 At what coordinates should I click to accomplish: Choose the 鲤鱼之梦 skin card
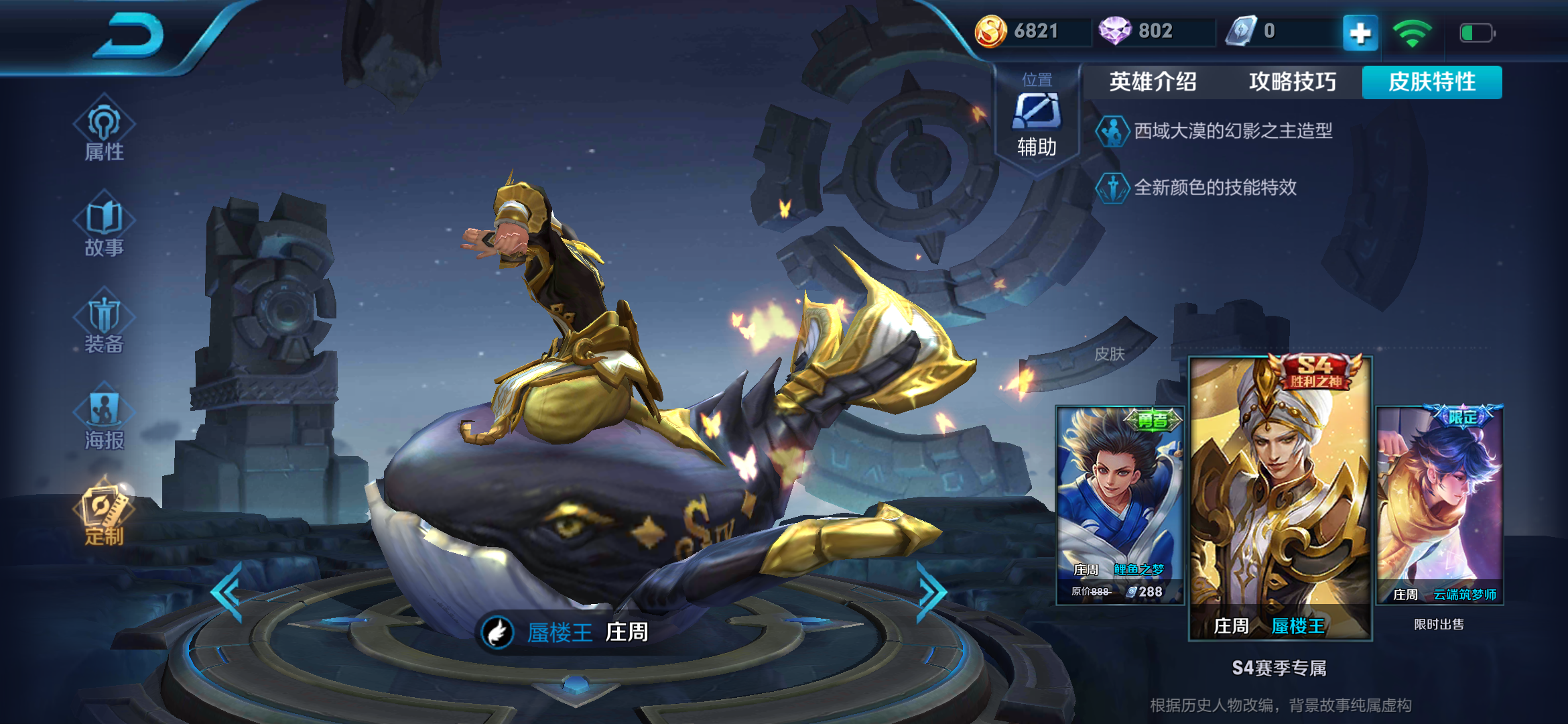[1120, 505]
